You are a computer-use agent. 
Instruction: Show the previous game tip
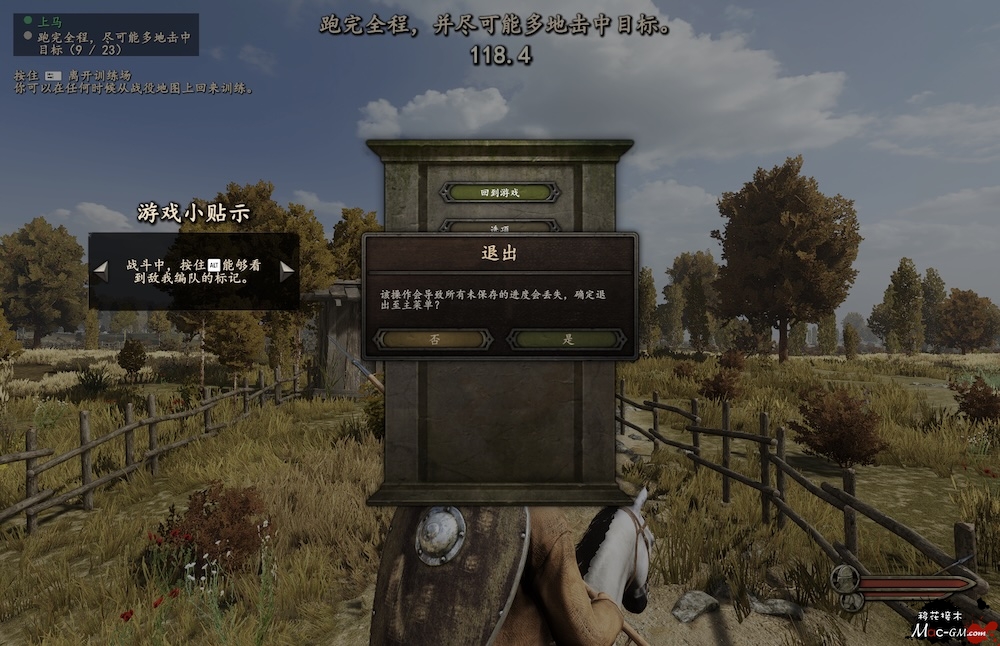tap(100, 270)
